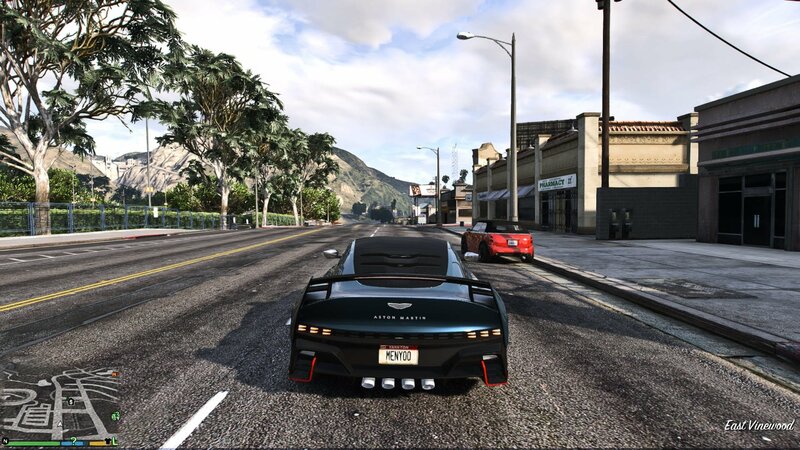Select the orange blip on the minimap
The width and height of the screenshot is (800, 450).
click(114, 374)
